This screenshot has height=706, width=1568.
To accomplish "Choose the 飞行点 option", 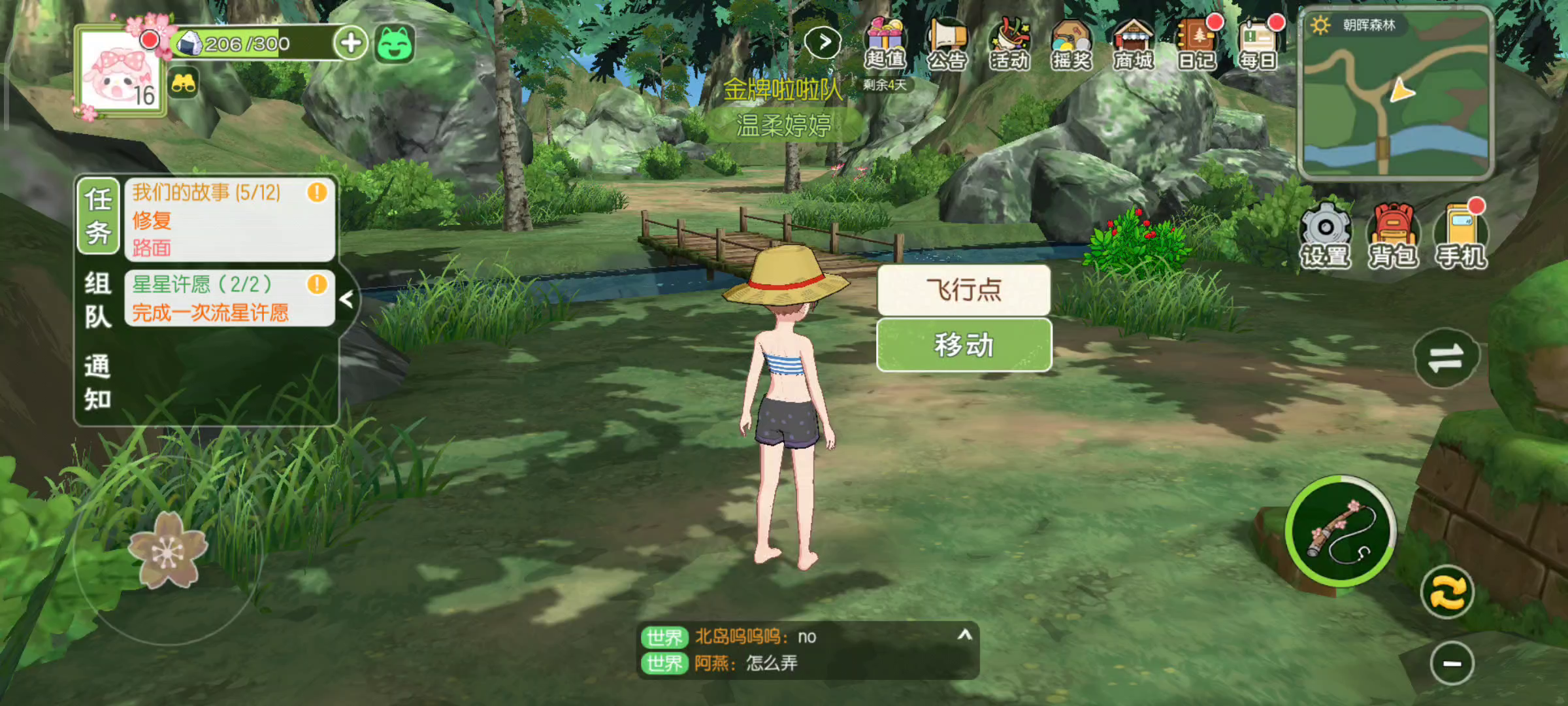I will click(x=964, y=290).
